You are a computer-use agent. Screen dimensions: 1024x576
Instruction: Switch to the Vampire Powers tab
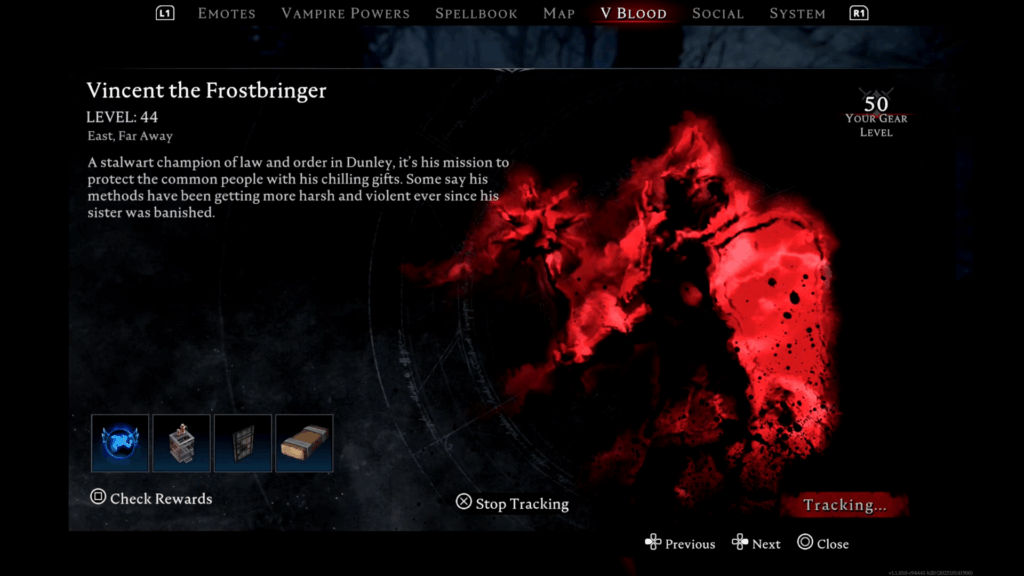tap(345, 14)
